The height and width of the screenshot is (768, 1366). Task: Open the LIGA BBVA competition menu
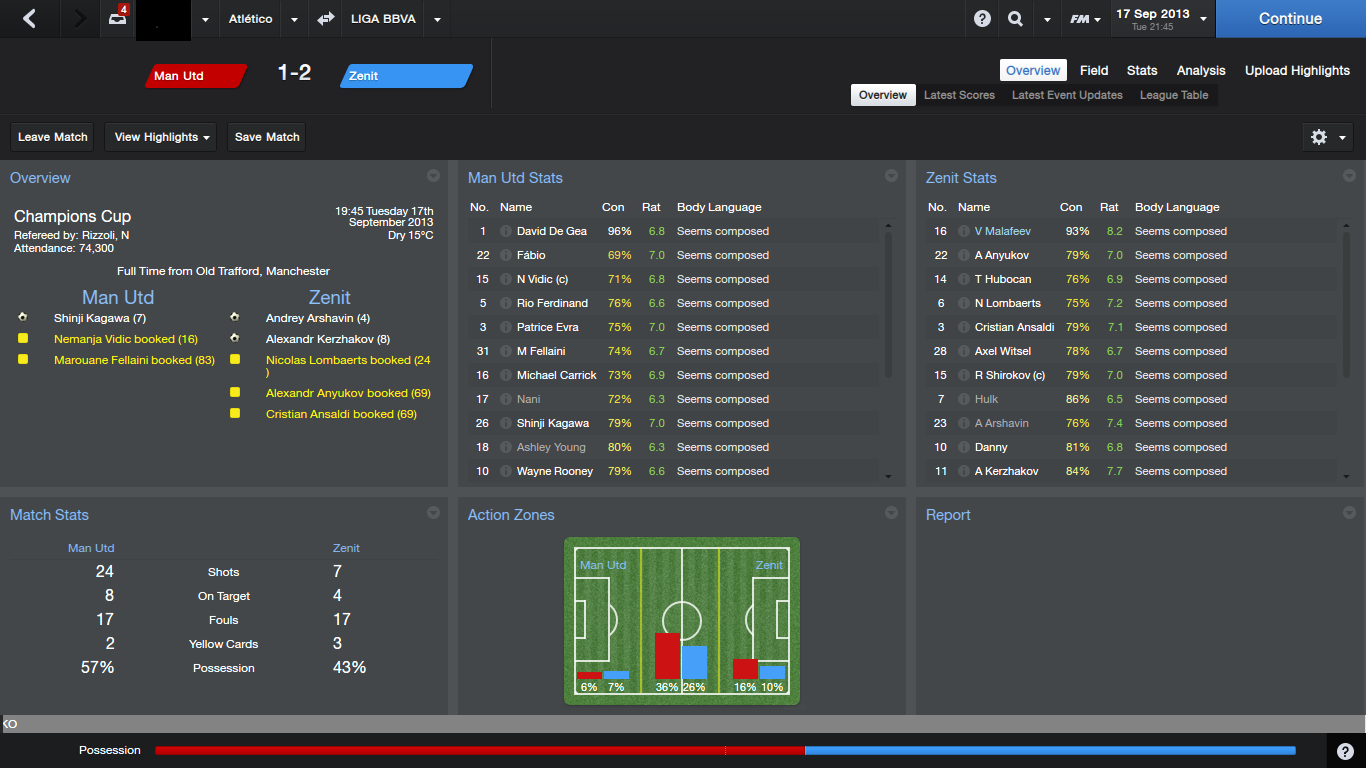pos(437,19)
